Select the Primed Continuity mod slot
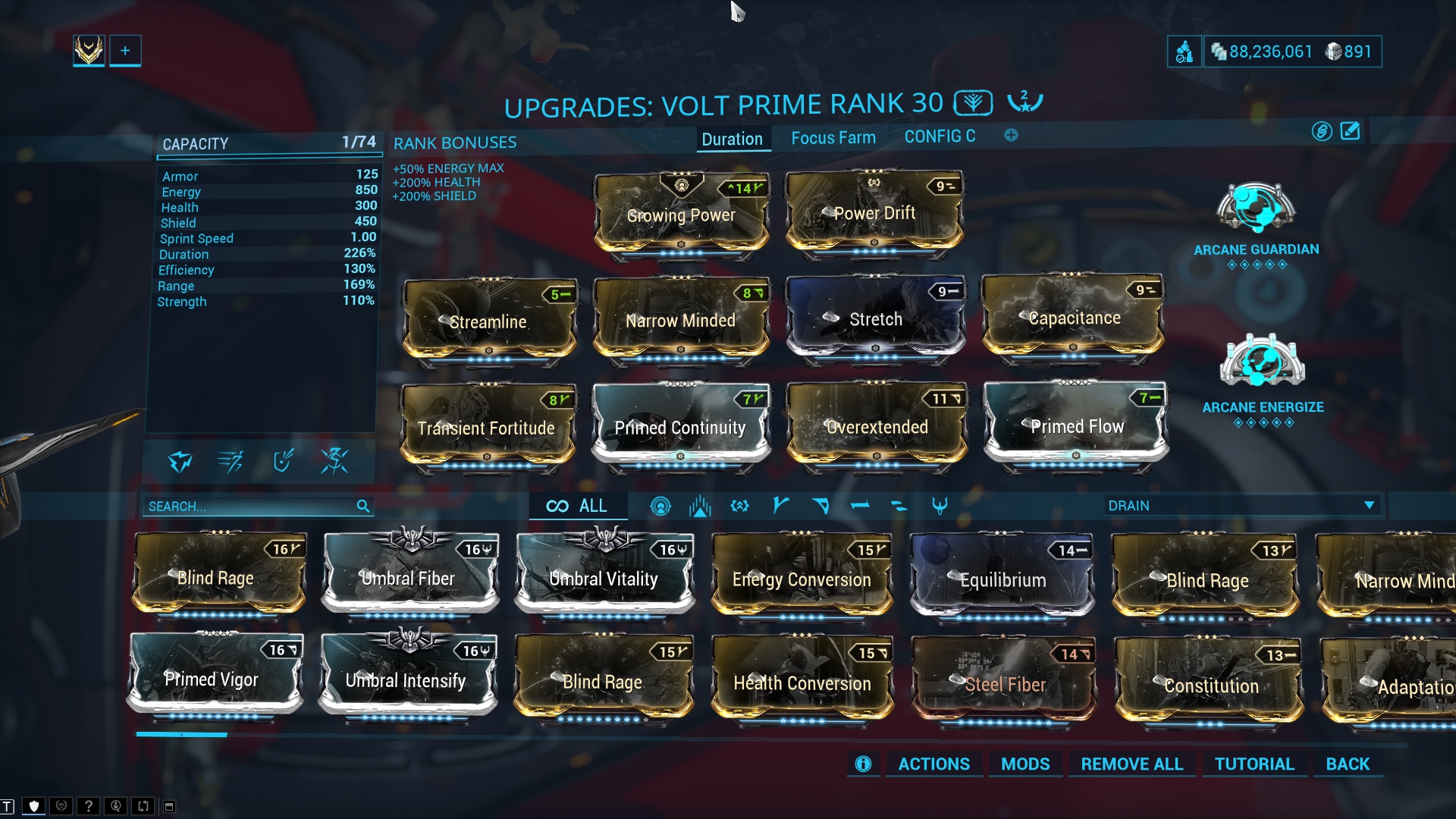1456x819 pixels. 680,426
